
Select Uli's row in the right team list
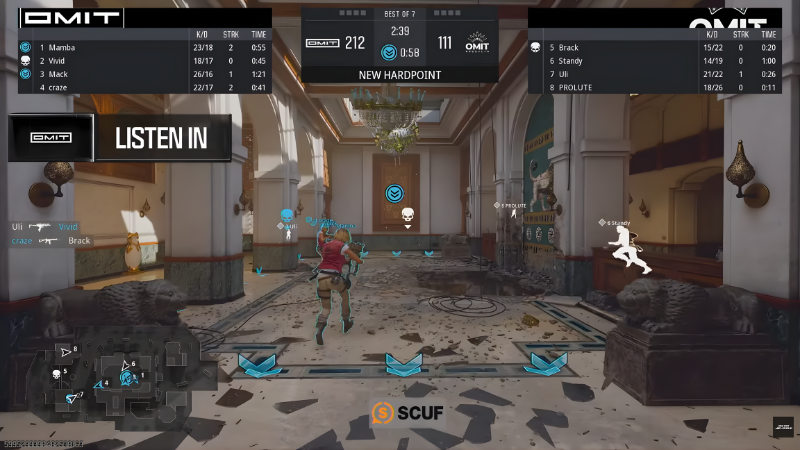coord(654,74)
